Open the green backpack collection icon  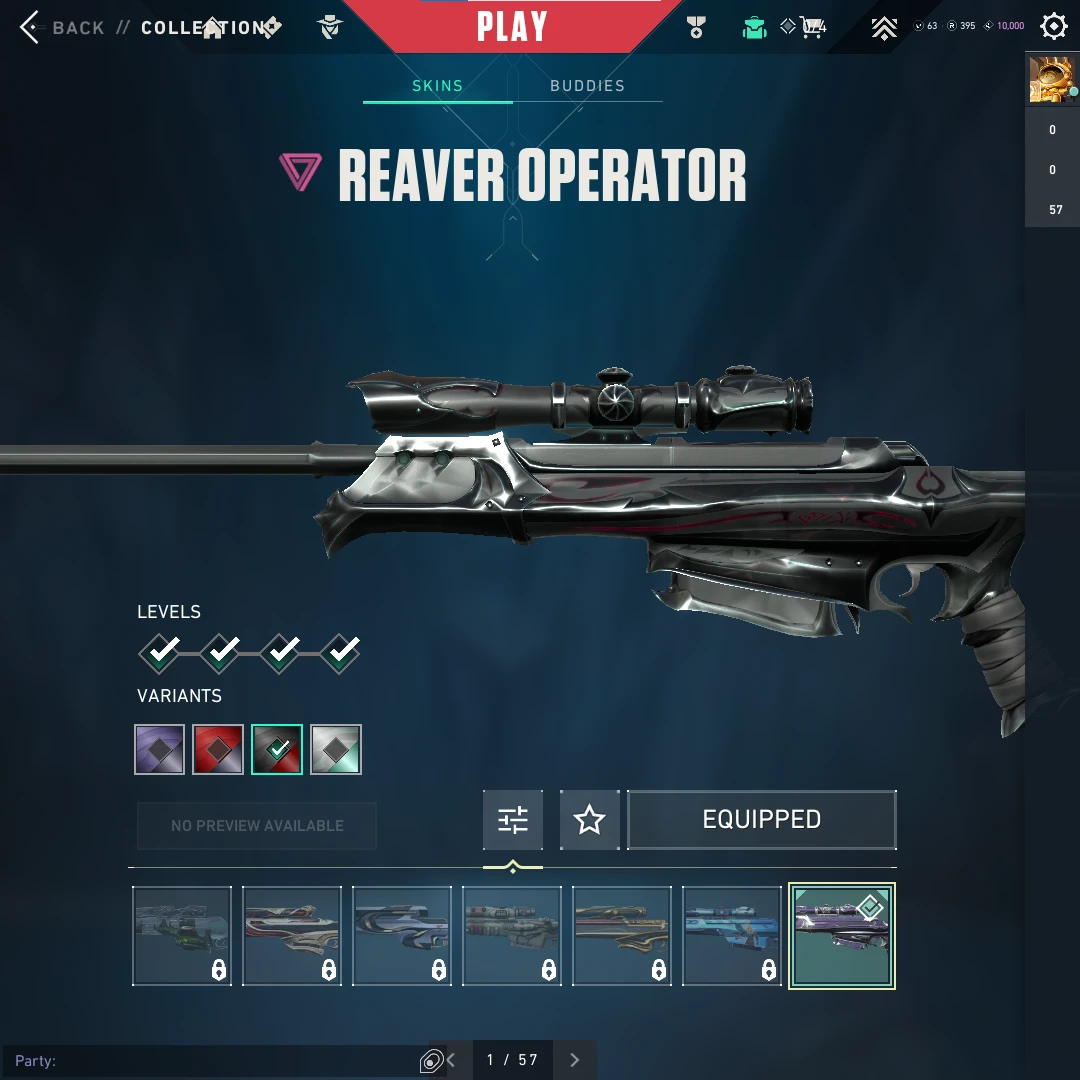tap(754, 27)
